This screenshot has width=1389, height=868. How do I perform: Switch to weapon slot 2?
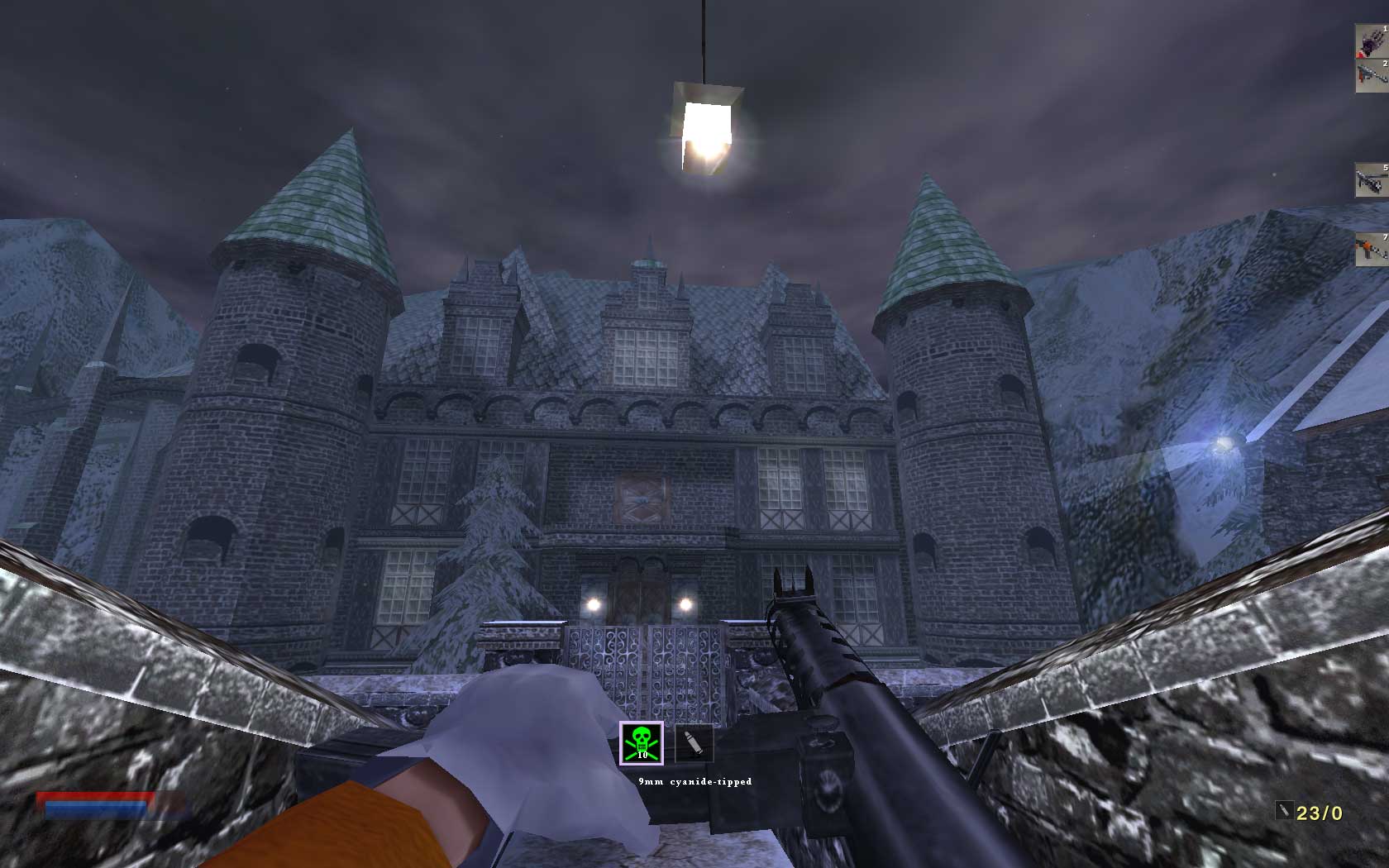tap(1371, 75)
